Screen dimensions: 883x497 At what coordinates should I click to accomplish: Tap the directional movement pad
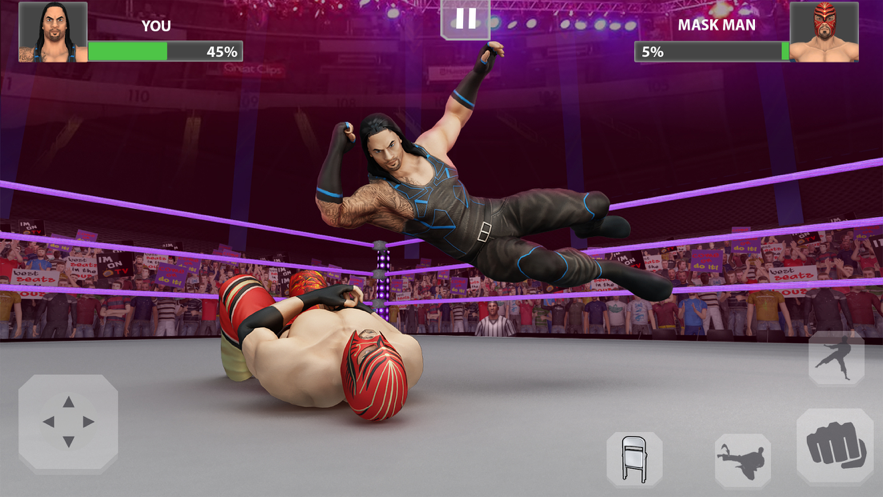coord(68,422)
